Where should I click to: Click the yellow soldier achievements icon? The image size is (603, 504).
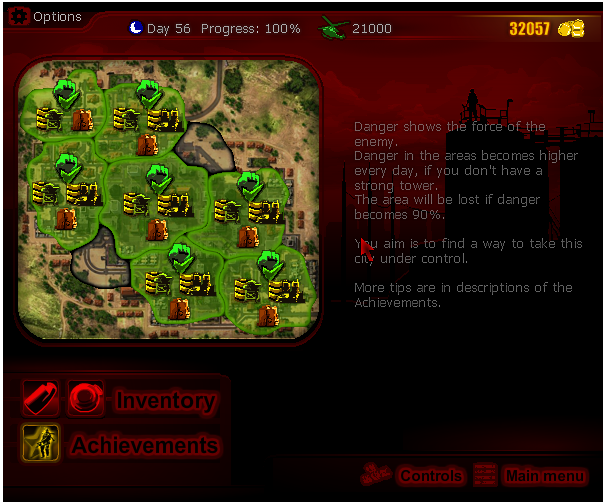click(x=41, y=444)
